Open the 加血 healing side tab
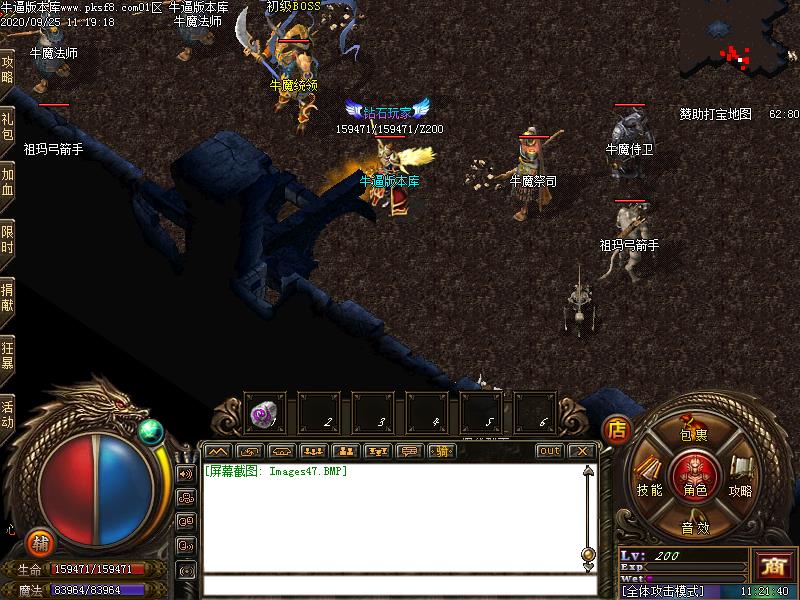Screen dimensions: 800x600 pyautogui.click(x=7, y=185)
